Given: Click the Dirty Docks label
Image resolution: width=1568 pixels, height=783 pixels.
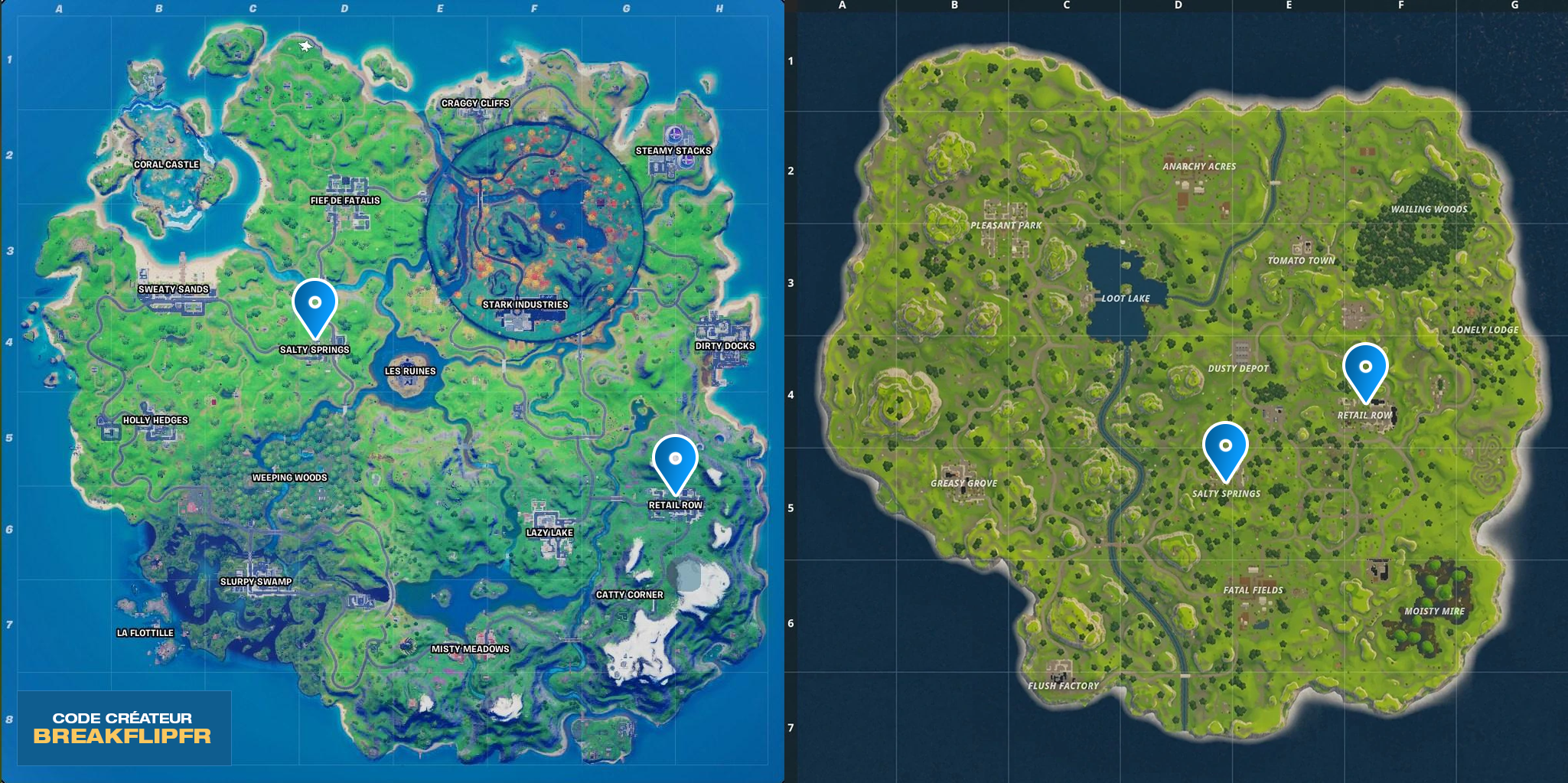Looking at the screenshot, I should (724, 345).
